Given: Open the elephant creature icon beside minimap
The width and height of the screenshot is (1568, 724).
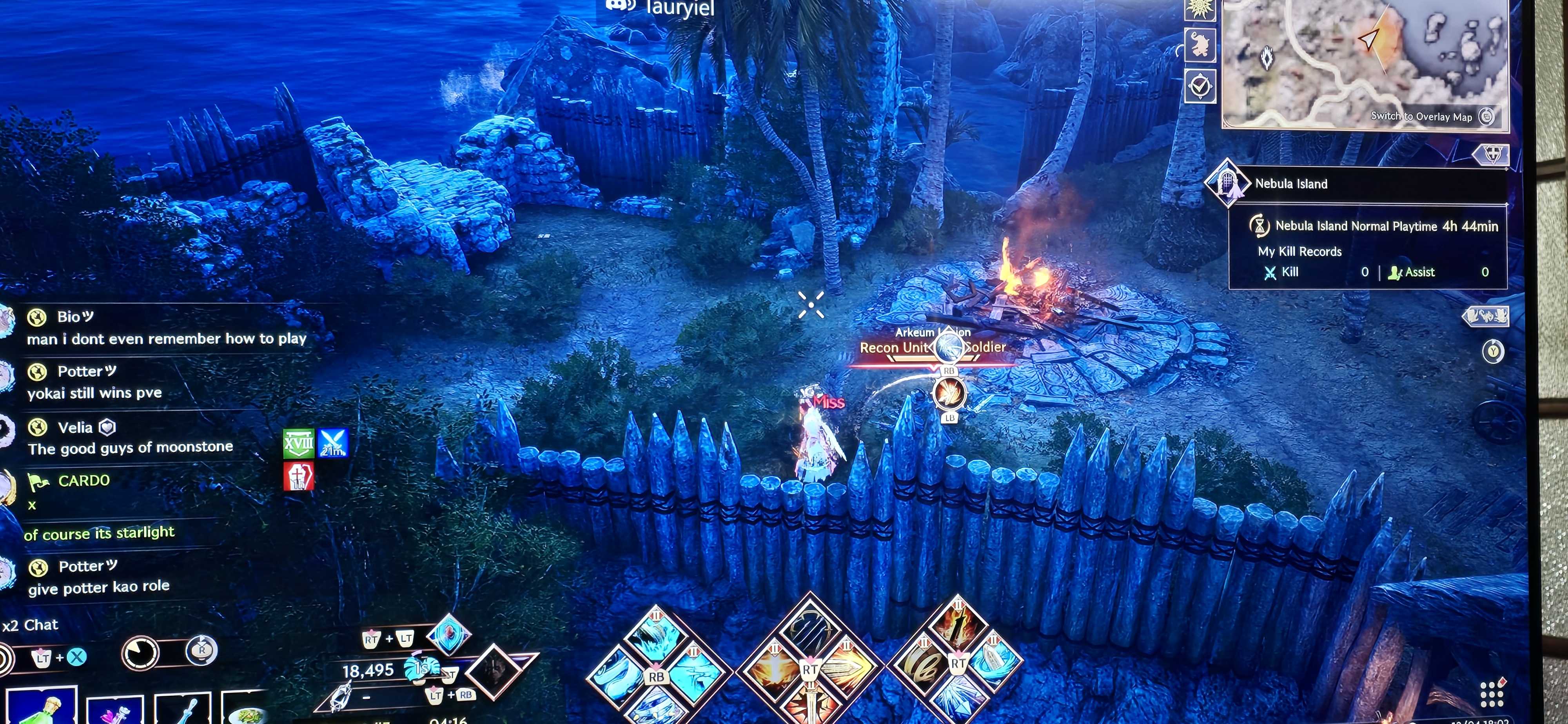Looking at the screenshot, I should tap(1200, 44).
